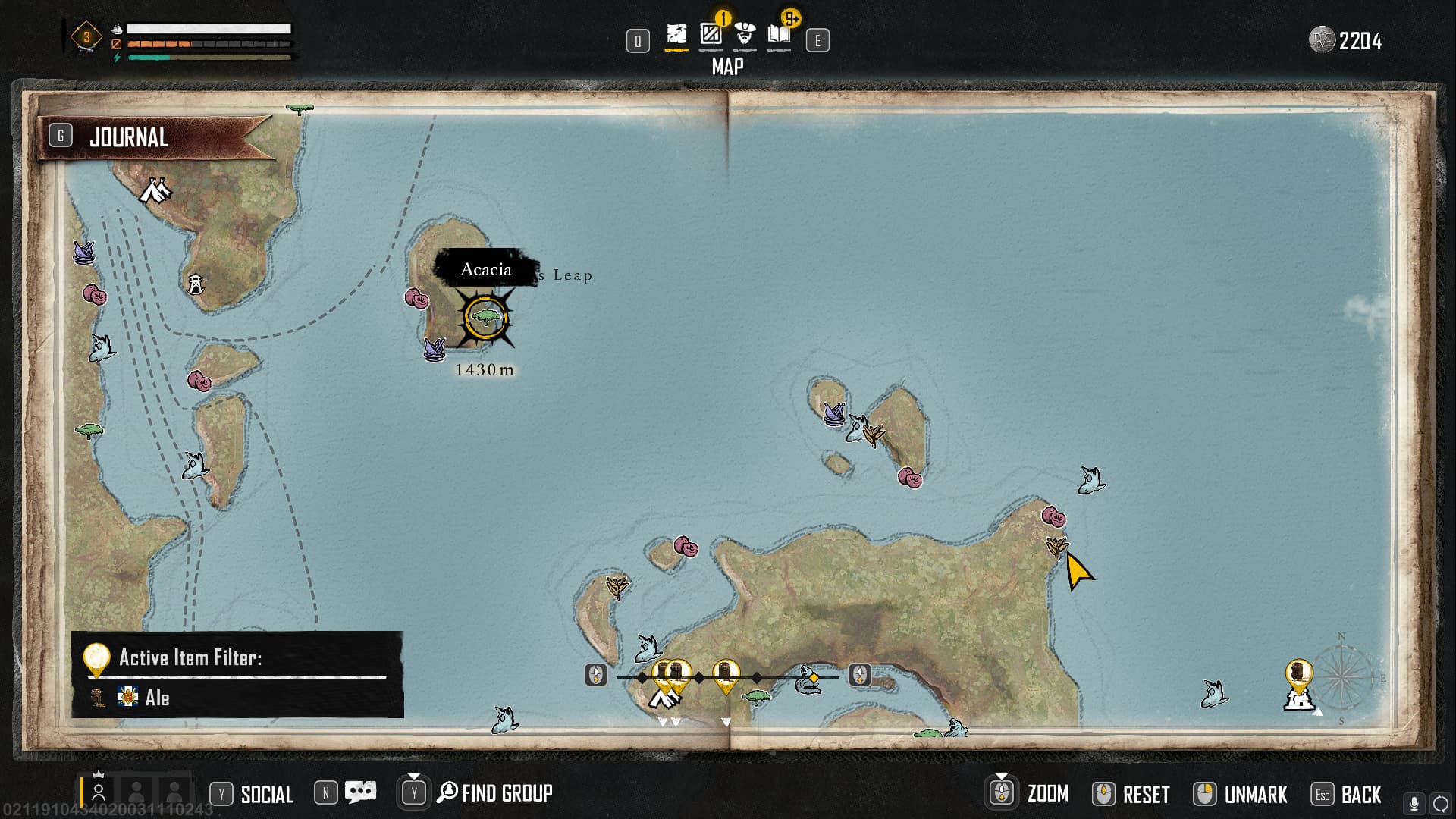Click the yellow diamond zoom level marker
1456x819 pixels.
[814, 677]
